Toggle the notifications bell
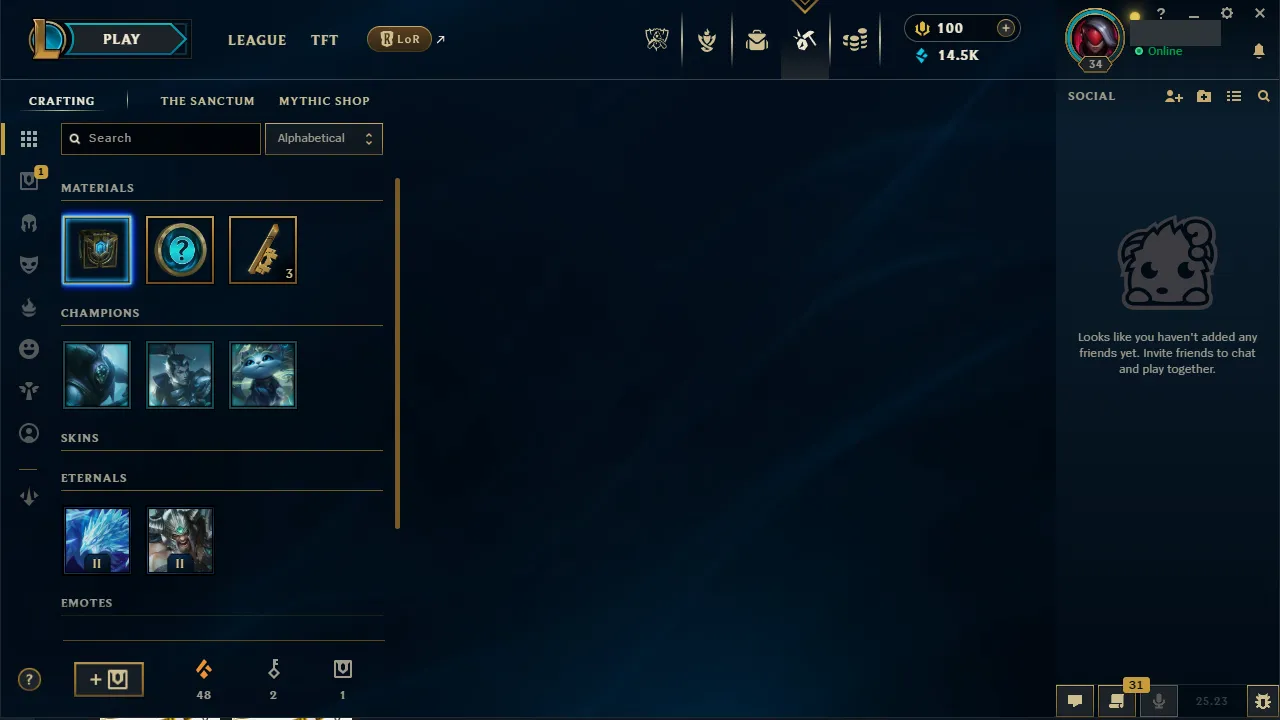 tap(1259, 51)
